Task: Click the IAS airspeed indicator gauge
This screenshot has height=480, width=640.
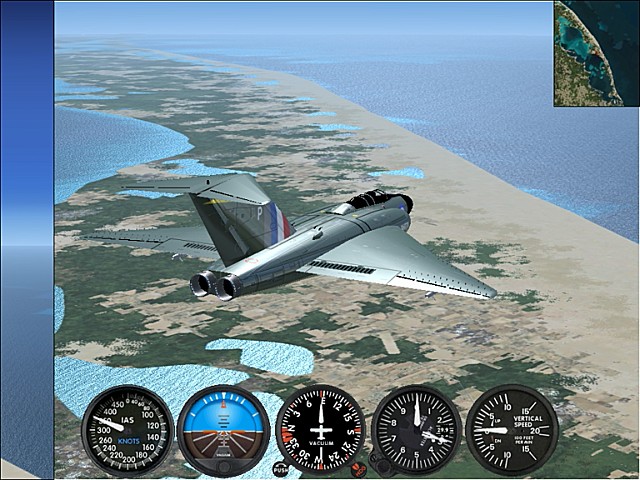Action: [x=127, y=430]
